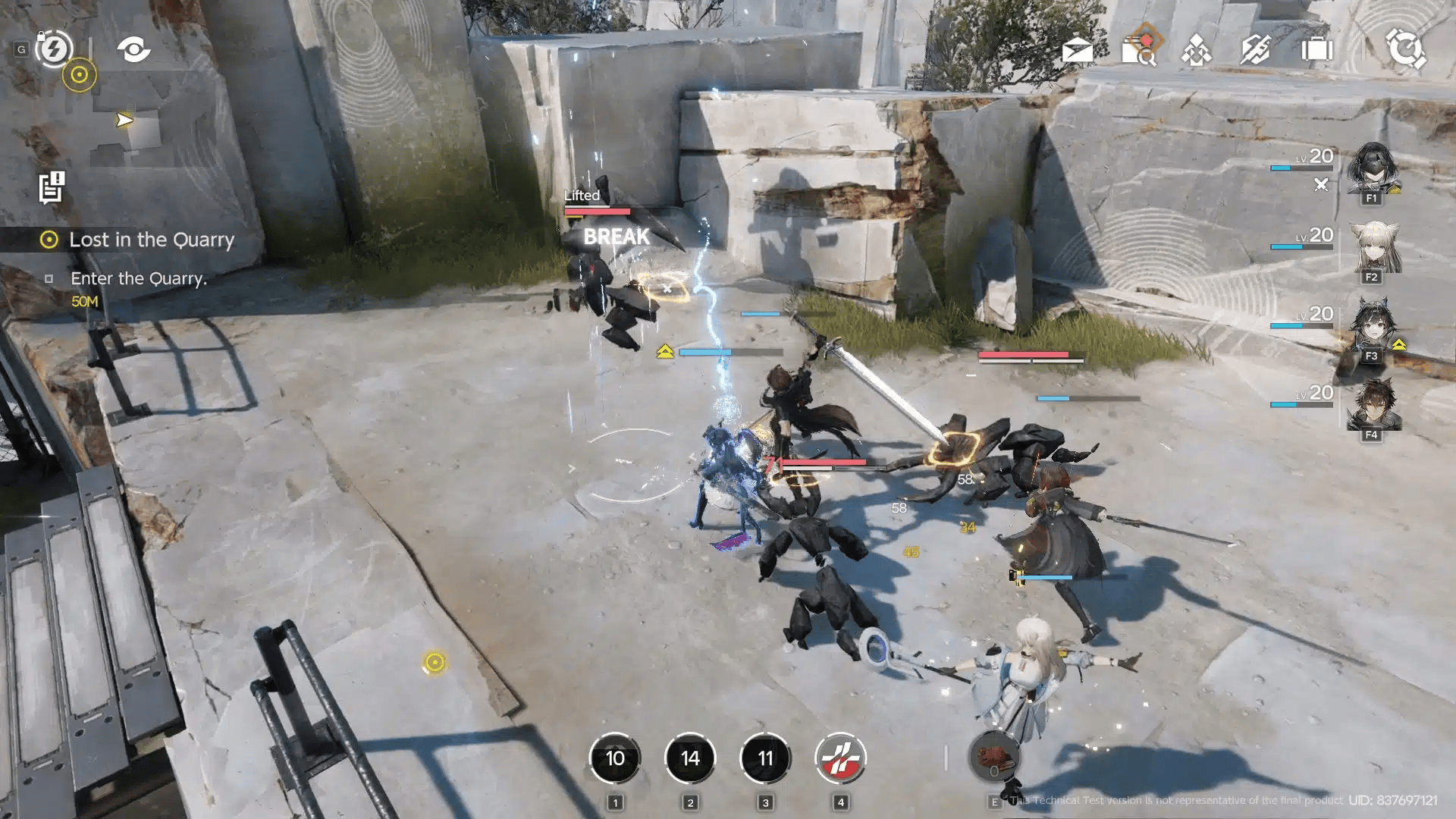Toggle tracking on the Lost in the Quarry quest marker
This screenshot has width=1456, height=819.
49,240
